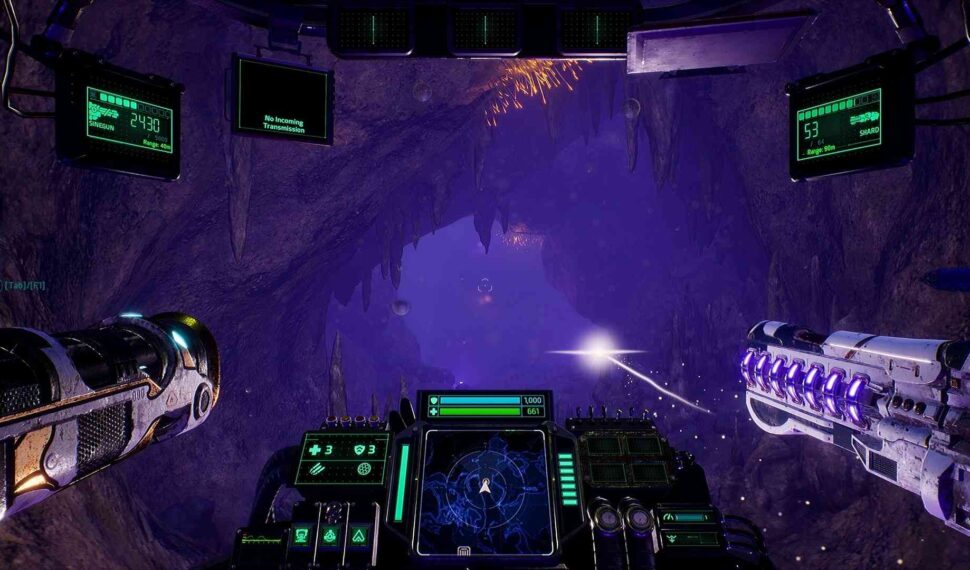Activate the triple-streak missile icon
The width and height of the screenshot is (970, 570).
[x=316, y=470]
